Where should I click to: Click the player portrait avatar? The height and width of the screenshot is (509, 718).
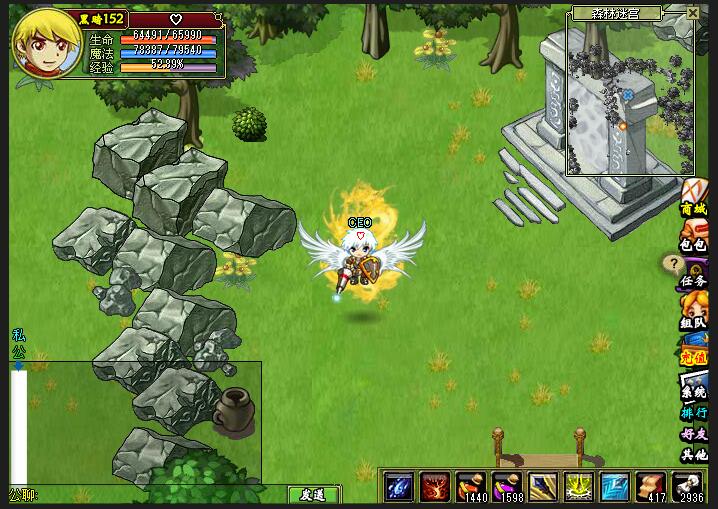[46, 47]
